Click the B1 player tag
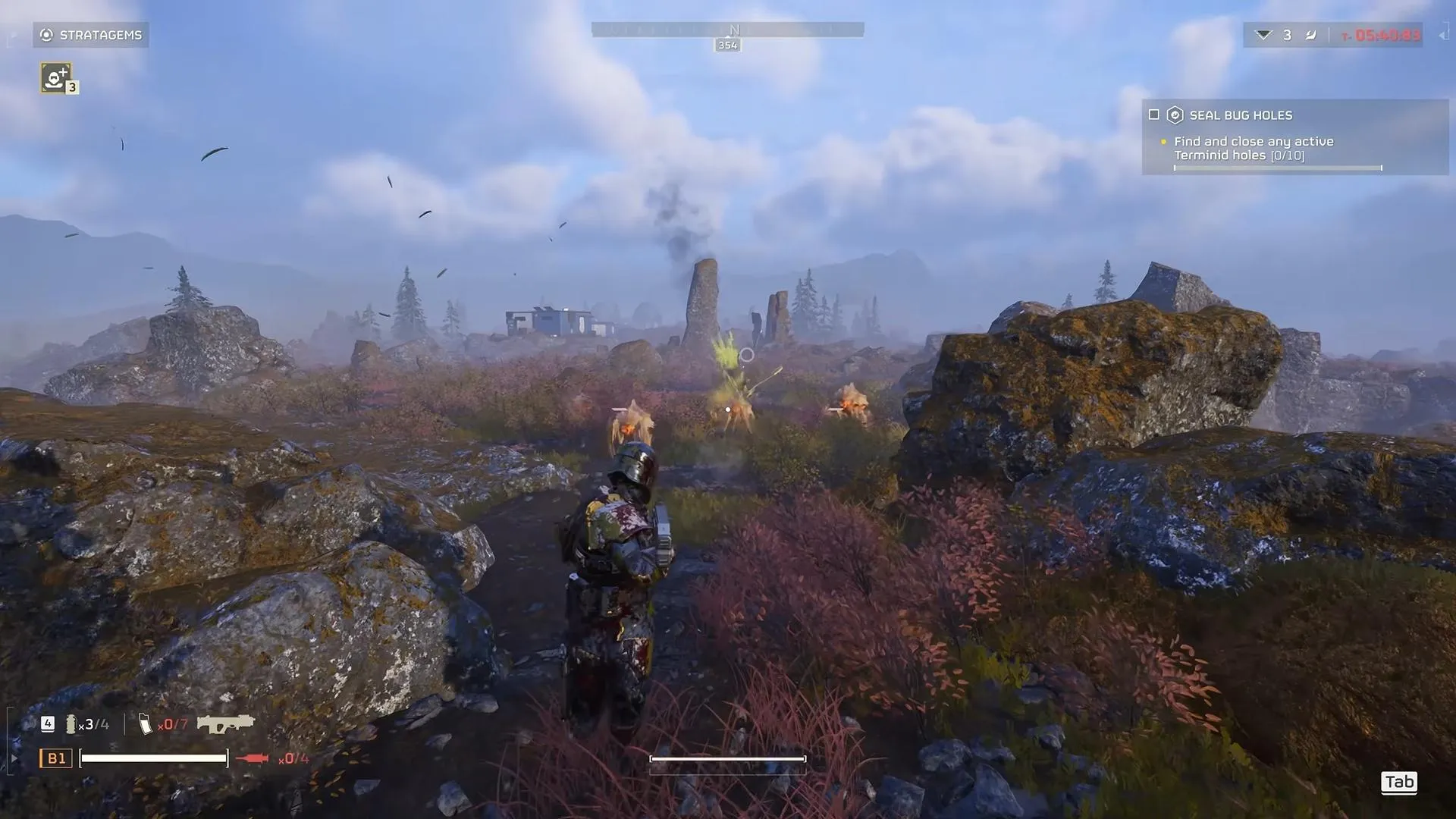 [56, 758]
